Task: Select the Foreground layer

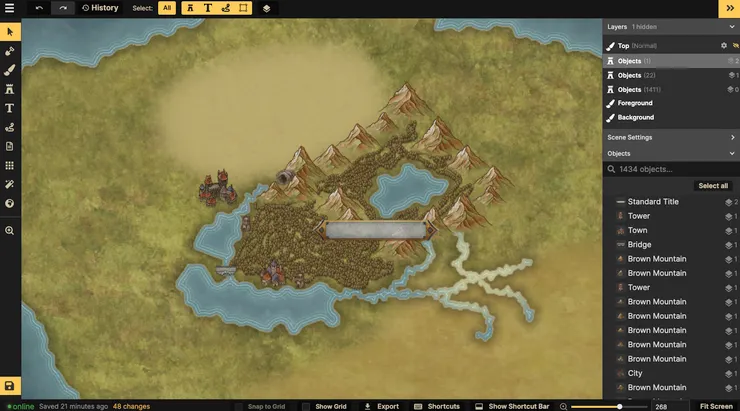Action: [635, 103]
